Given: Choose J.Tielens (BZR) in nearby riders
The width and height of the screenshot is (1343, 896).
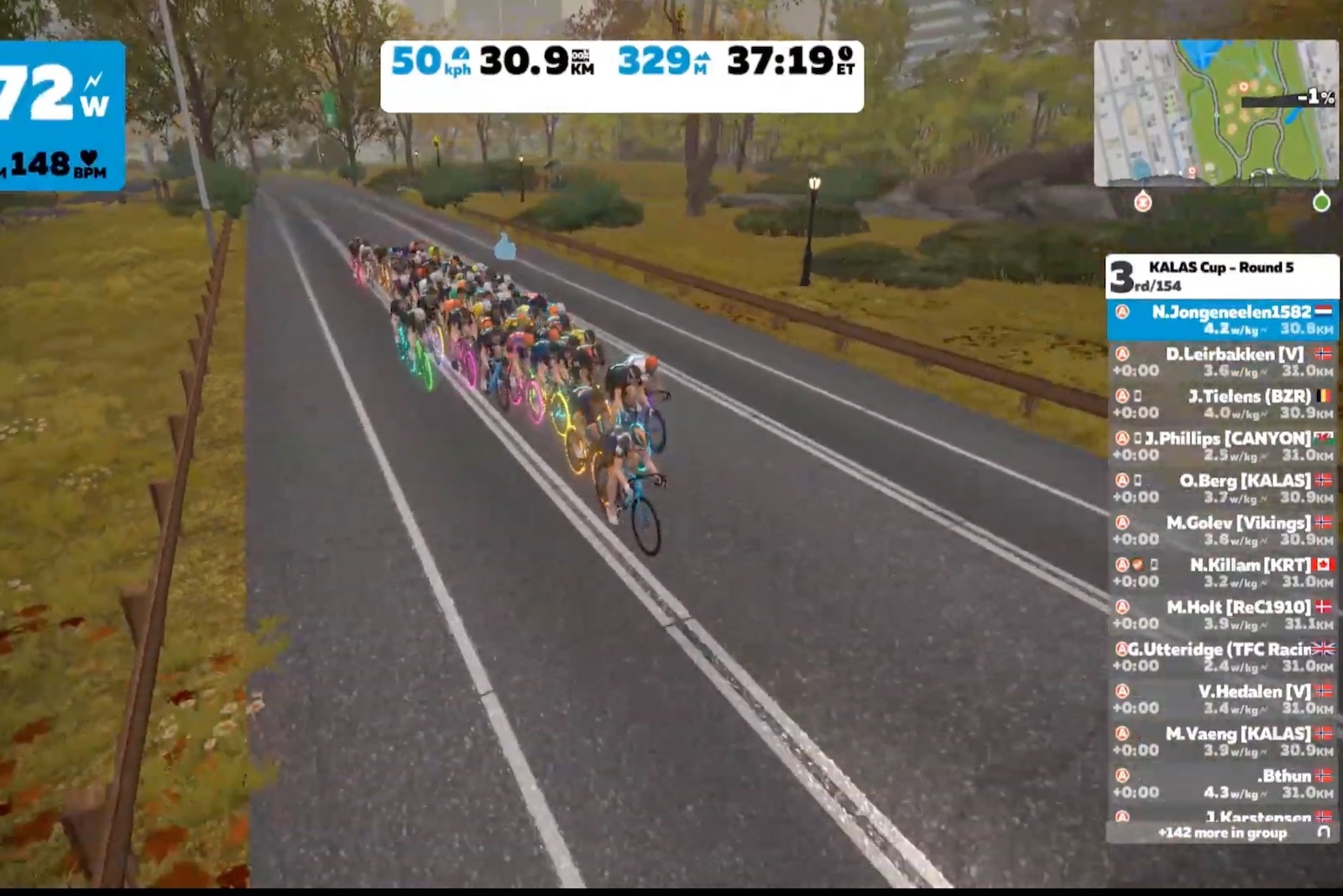Looking at the screenshot, I should 1222,404.
